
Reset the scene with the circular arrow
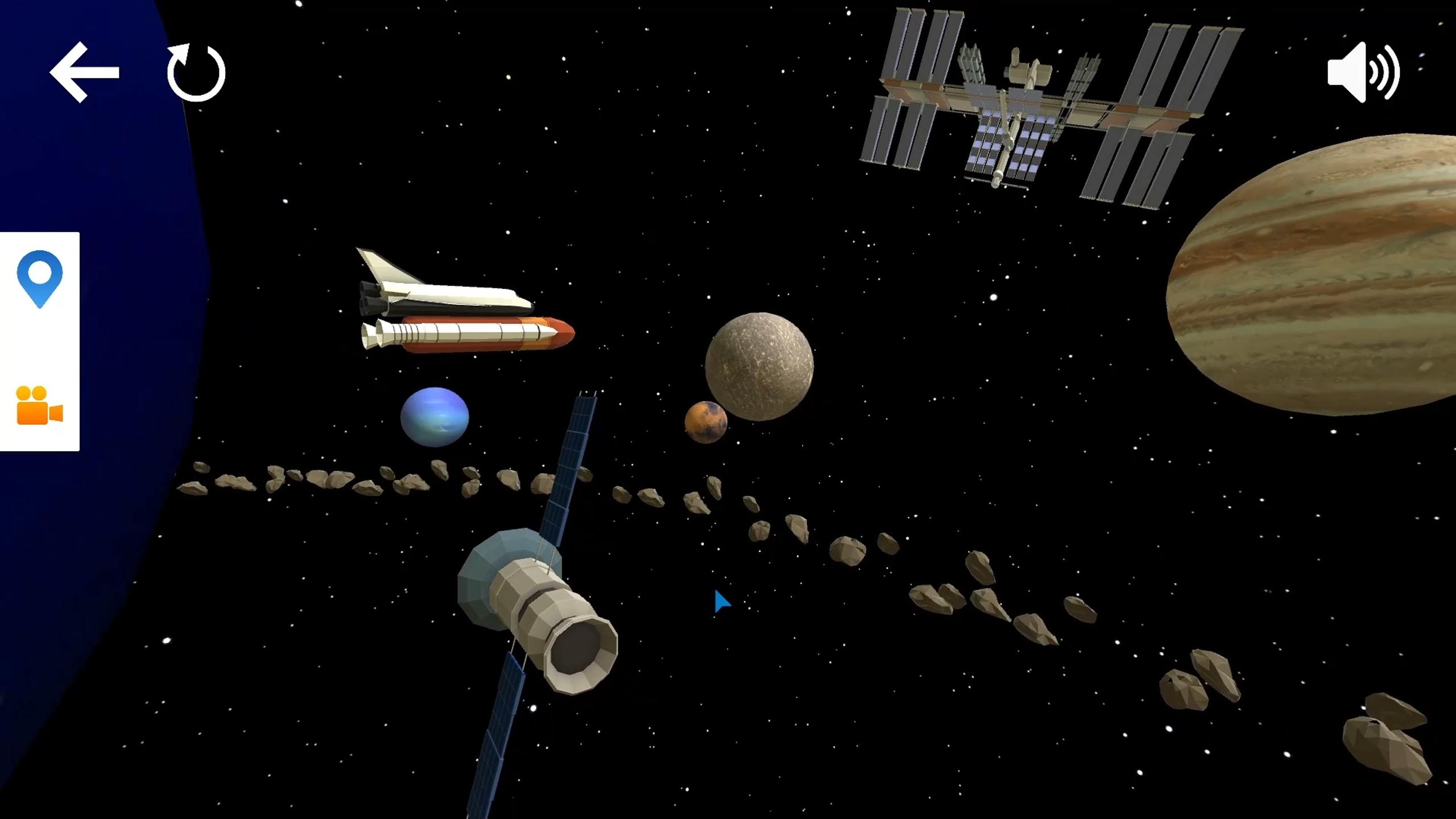pos(196,73)
